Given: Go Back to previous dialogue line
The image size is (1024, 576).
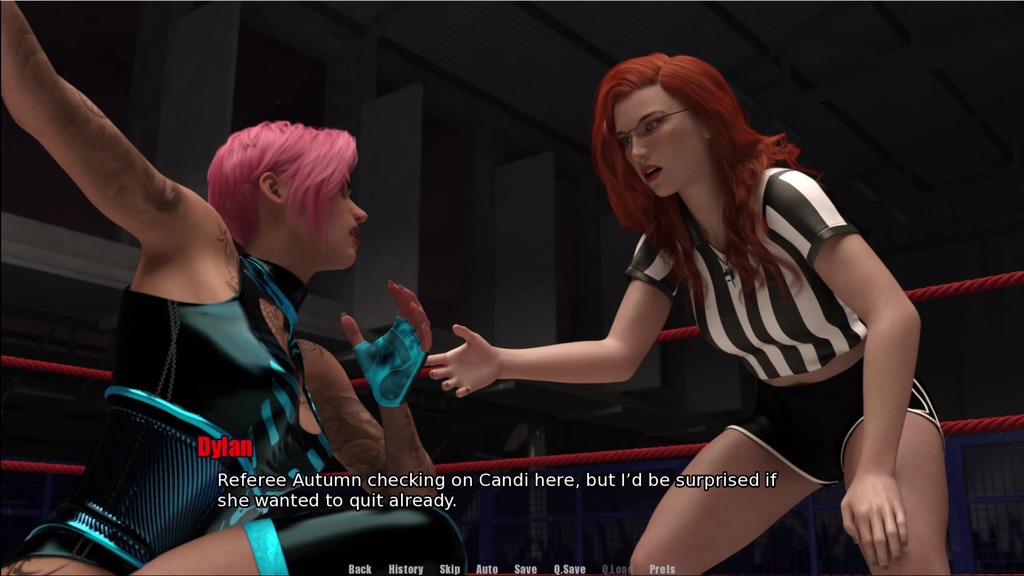Looking at the screenshot, I should (360, 569).
